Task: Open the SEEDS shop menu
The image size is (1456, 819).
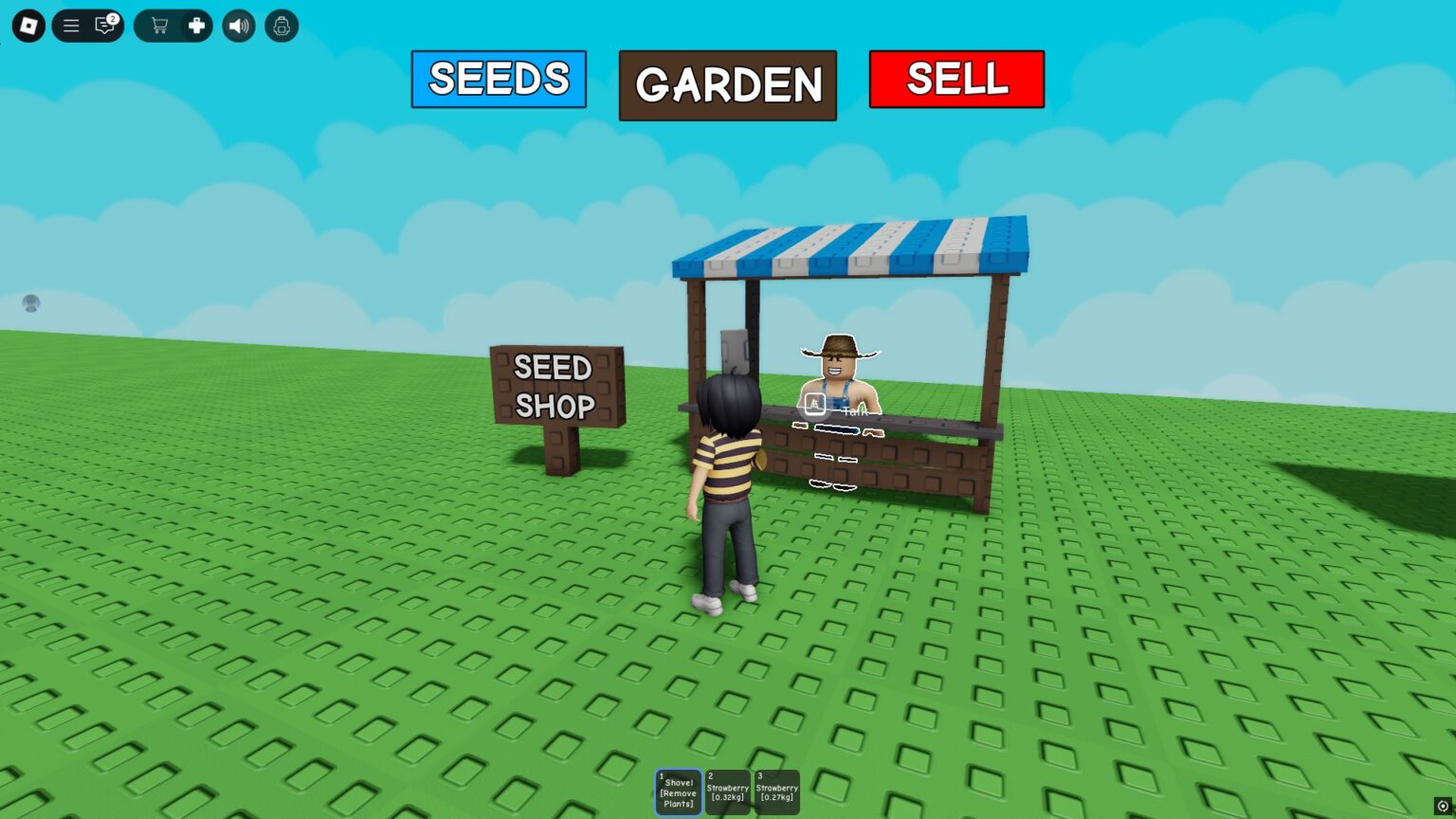Action: pyautogui.click(x=498, y=80)
